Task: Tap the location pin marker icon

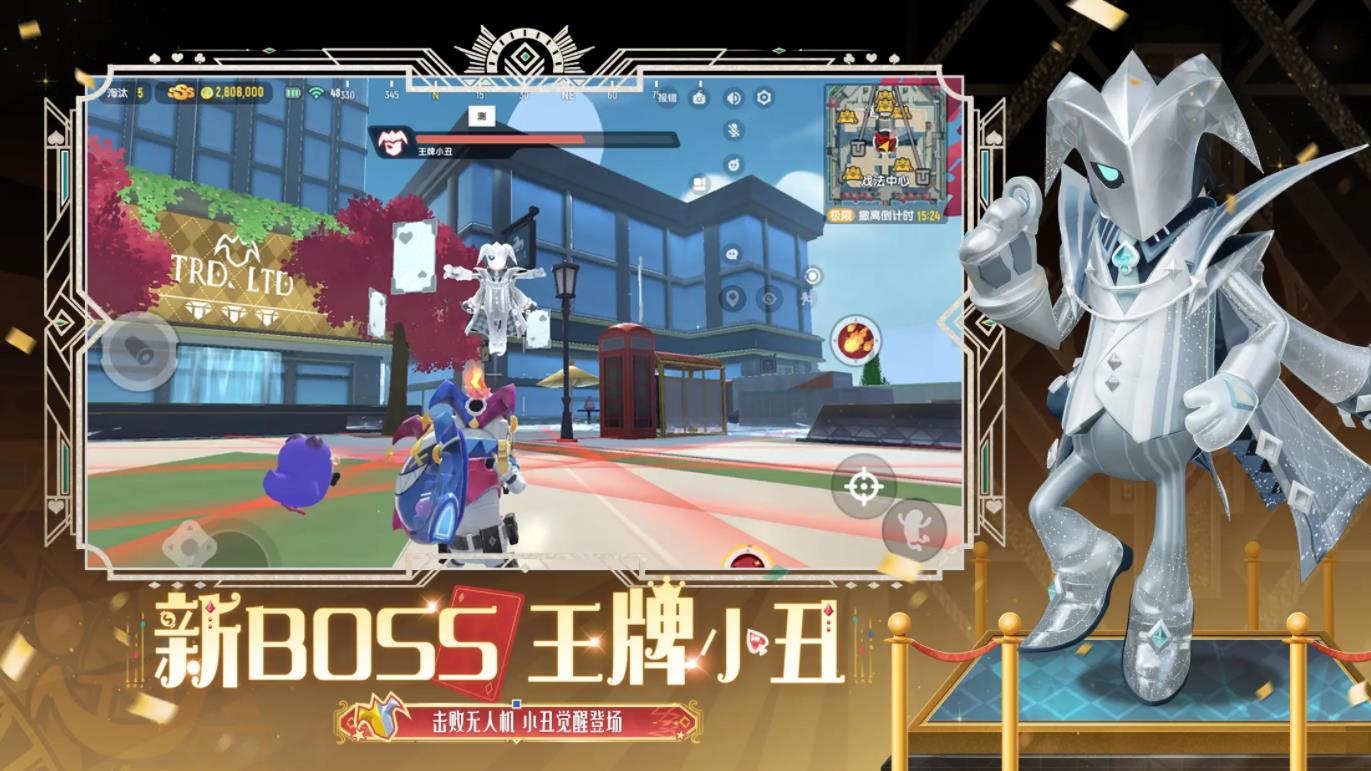Action: (x=732, y=299)
